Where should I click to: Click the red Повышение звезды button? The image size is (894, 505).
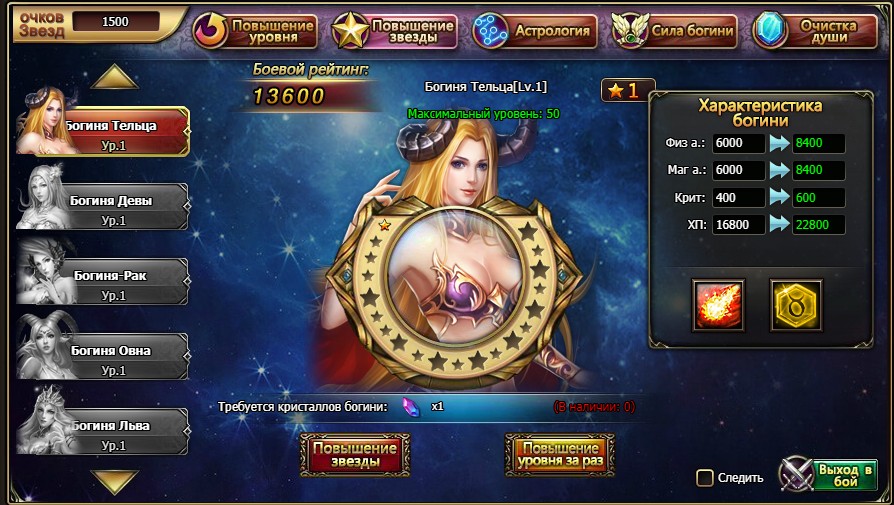click(355, 455)
